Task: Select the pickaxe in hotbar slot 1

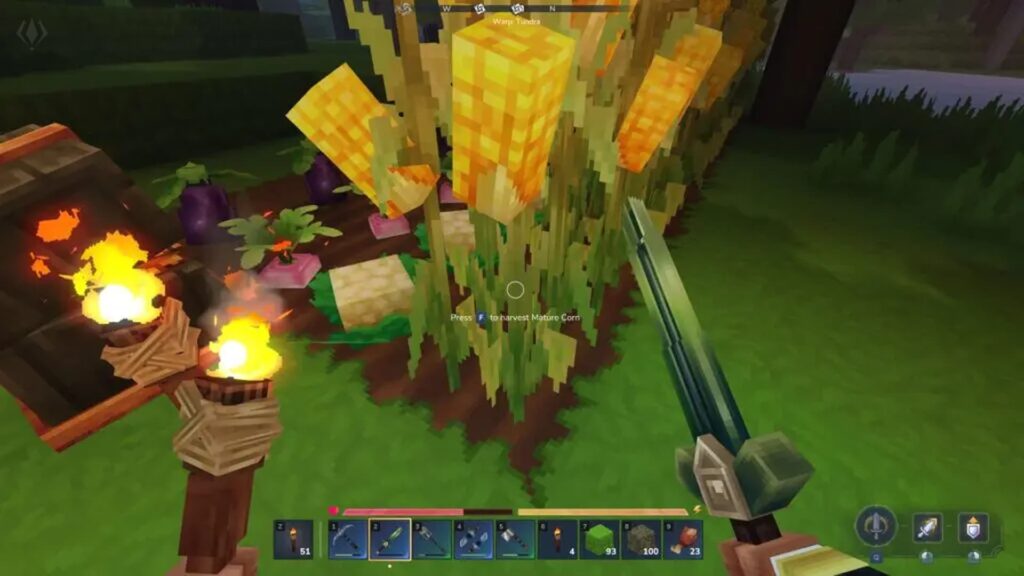Action: click(x=347, y=540)
